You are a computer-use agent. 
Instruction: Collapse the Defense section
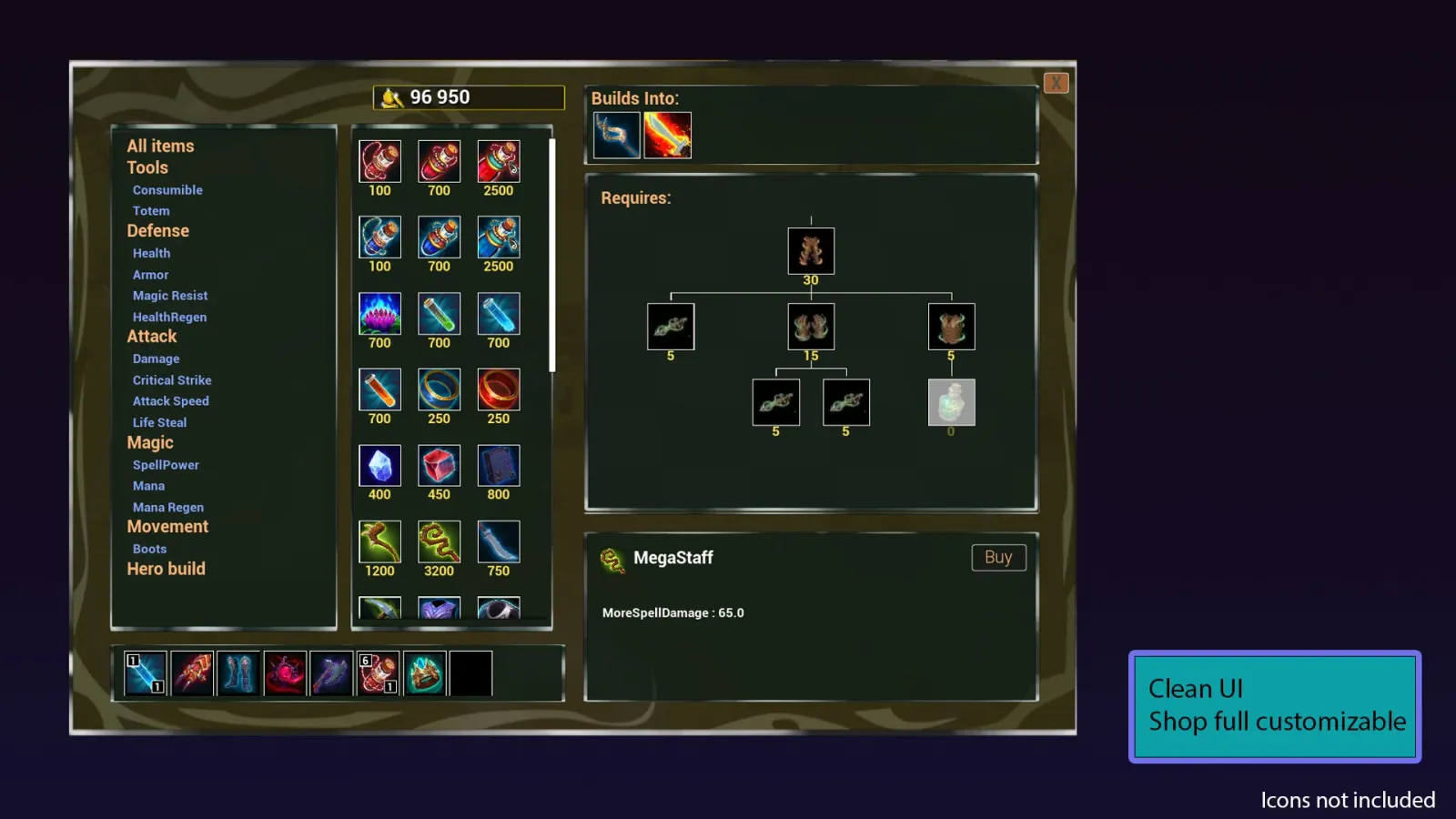(x=157, y=230)
